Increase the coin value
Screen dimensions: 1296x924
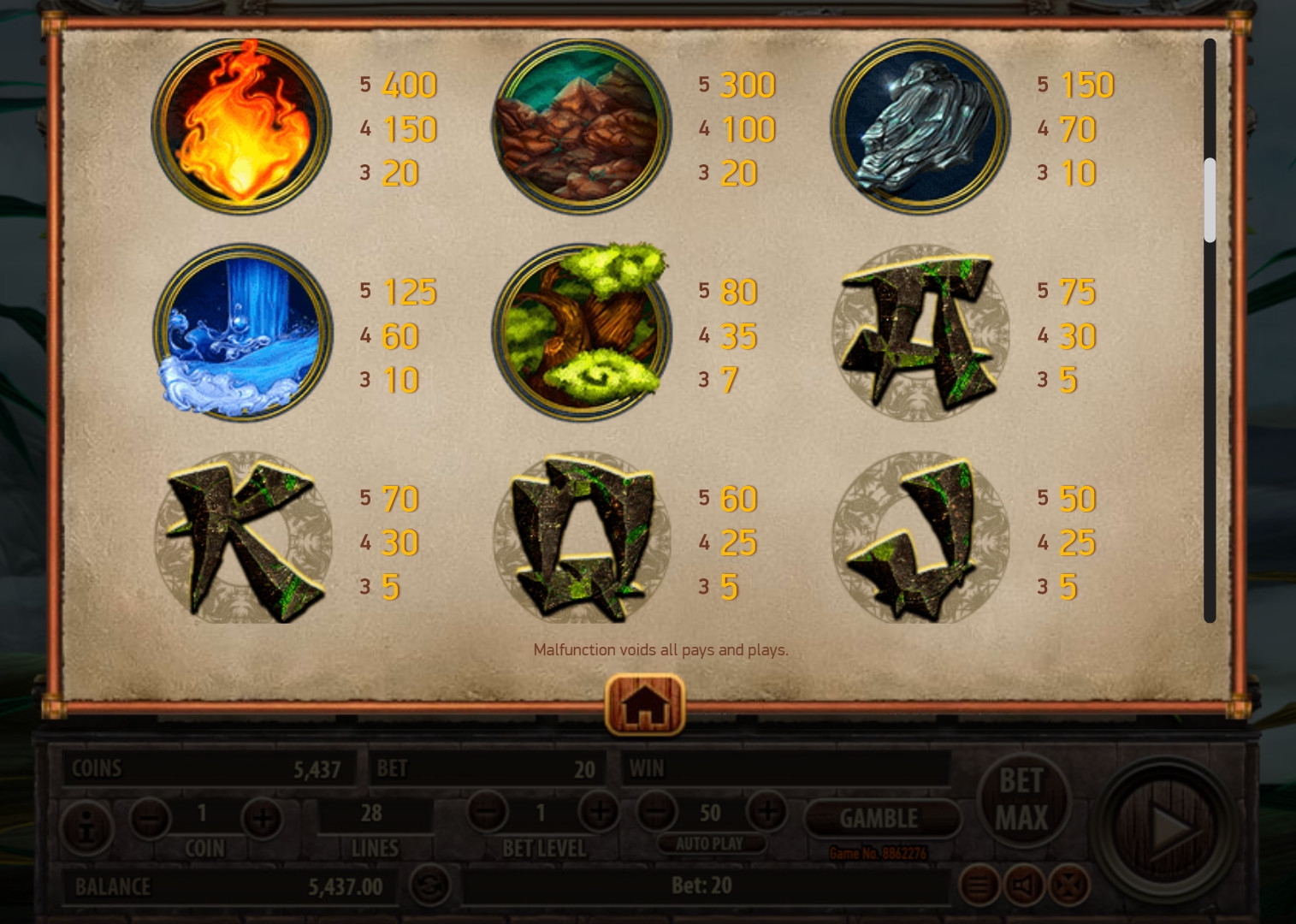click(x=262, y=819)
